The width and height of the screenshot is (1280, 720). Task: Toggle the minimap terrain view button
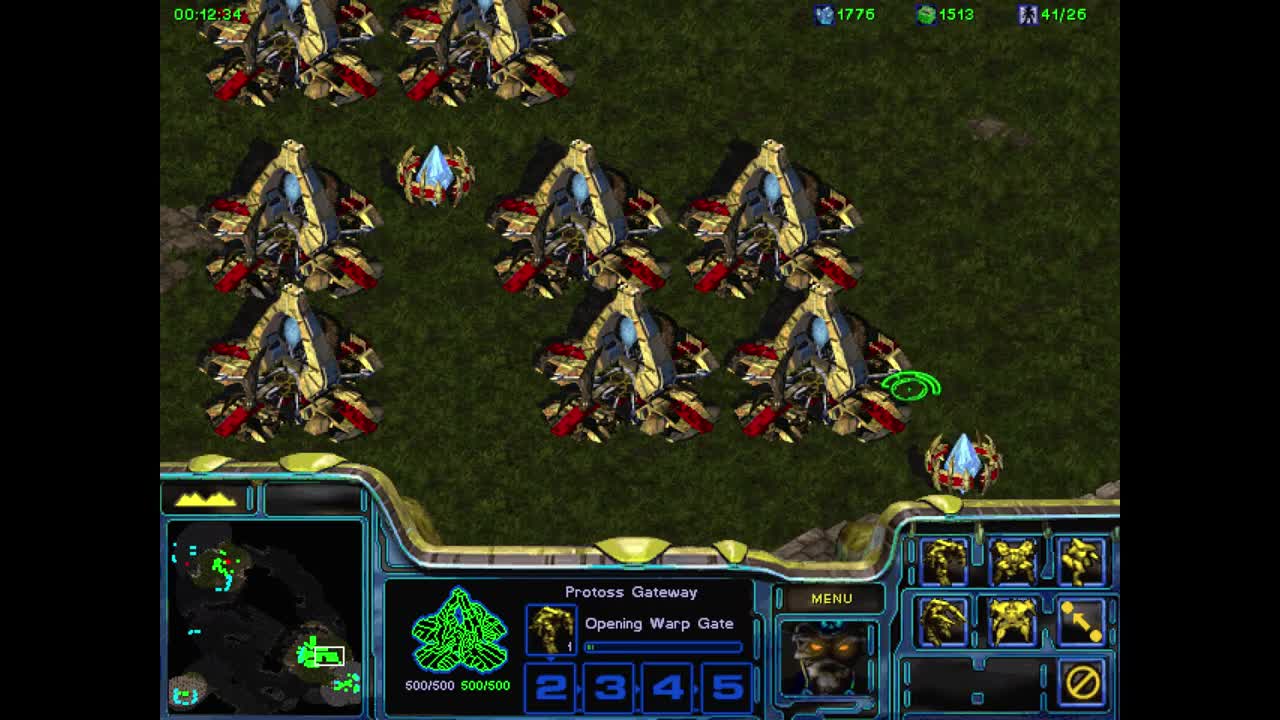(x=207, y=497)
